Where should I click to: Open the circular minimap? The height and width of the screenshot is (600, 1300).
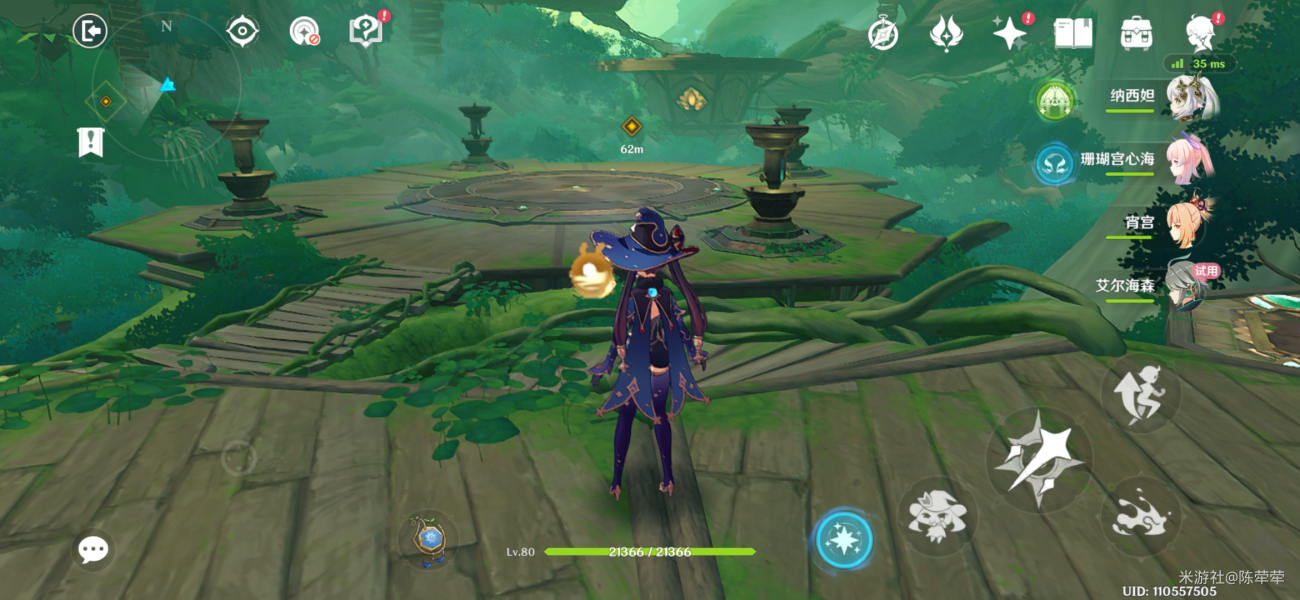pos(166,87)
